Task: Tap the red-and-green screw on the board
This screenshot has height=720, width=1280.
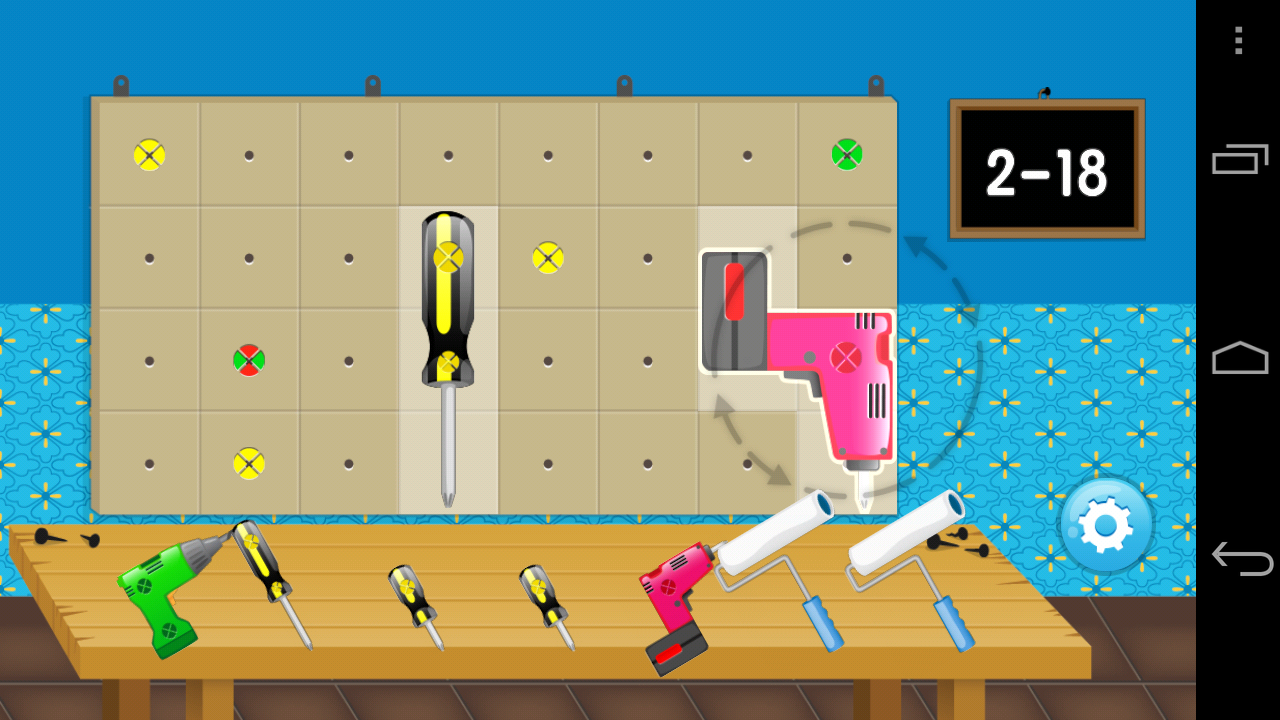Action: pos(248,360)
